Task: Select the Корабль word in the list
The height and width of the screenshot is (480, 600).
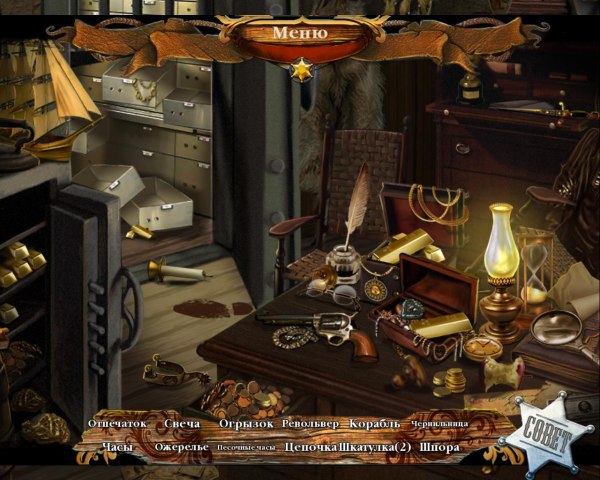Action: click(375, 424)
